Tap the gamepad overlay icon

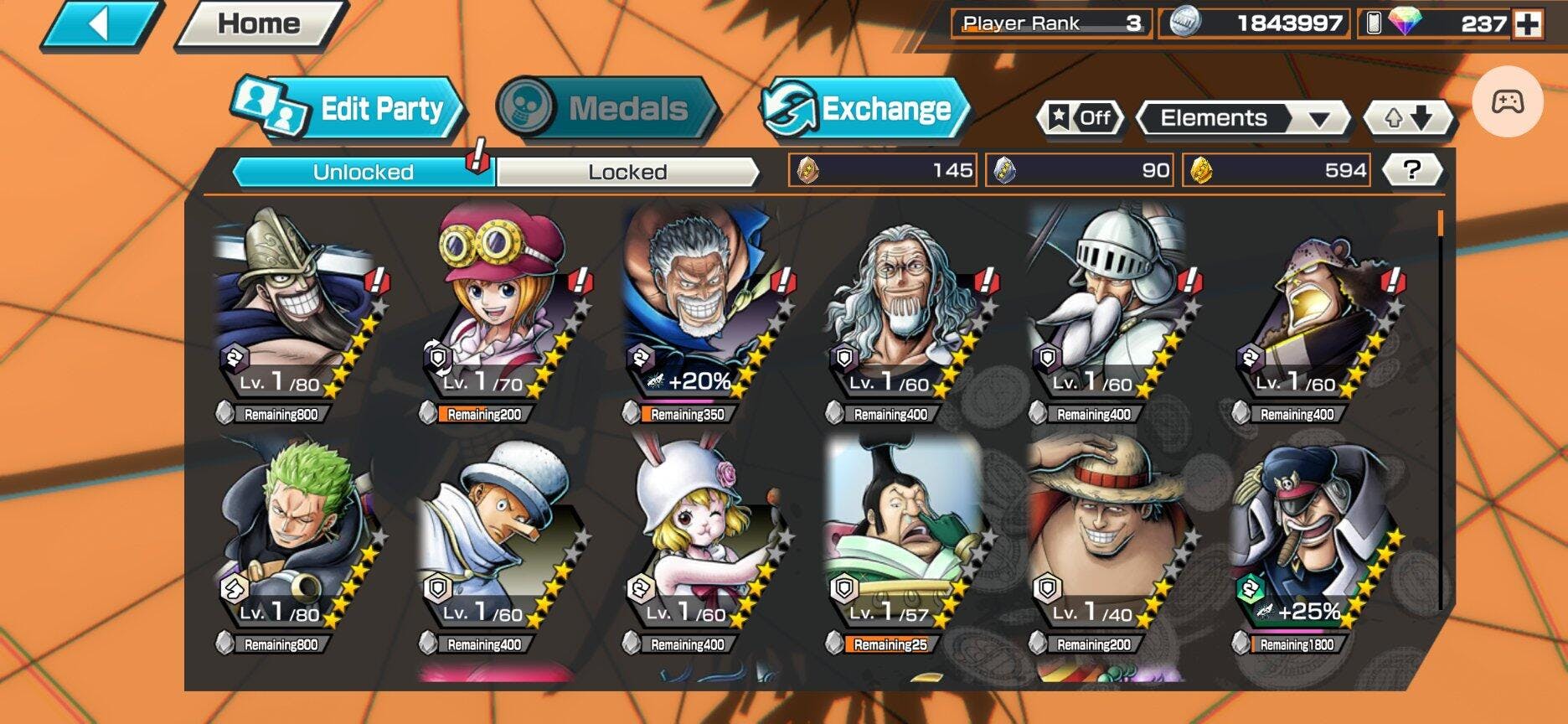click(x=1507, y=102)
